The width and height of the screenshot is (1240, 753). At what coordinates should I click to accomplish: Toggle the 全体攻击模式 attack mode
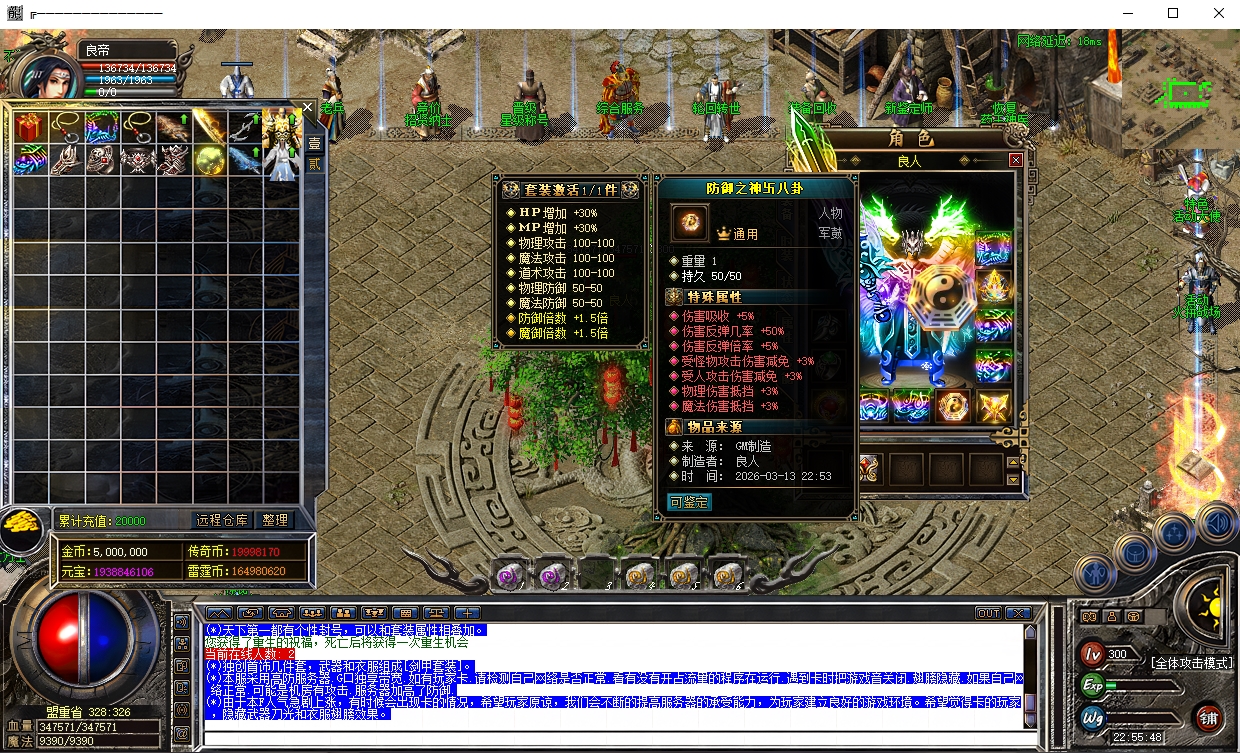coord(1193,662)
